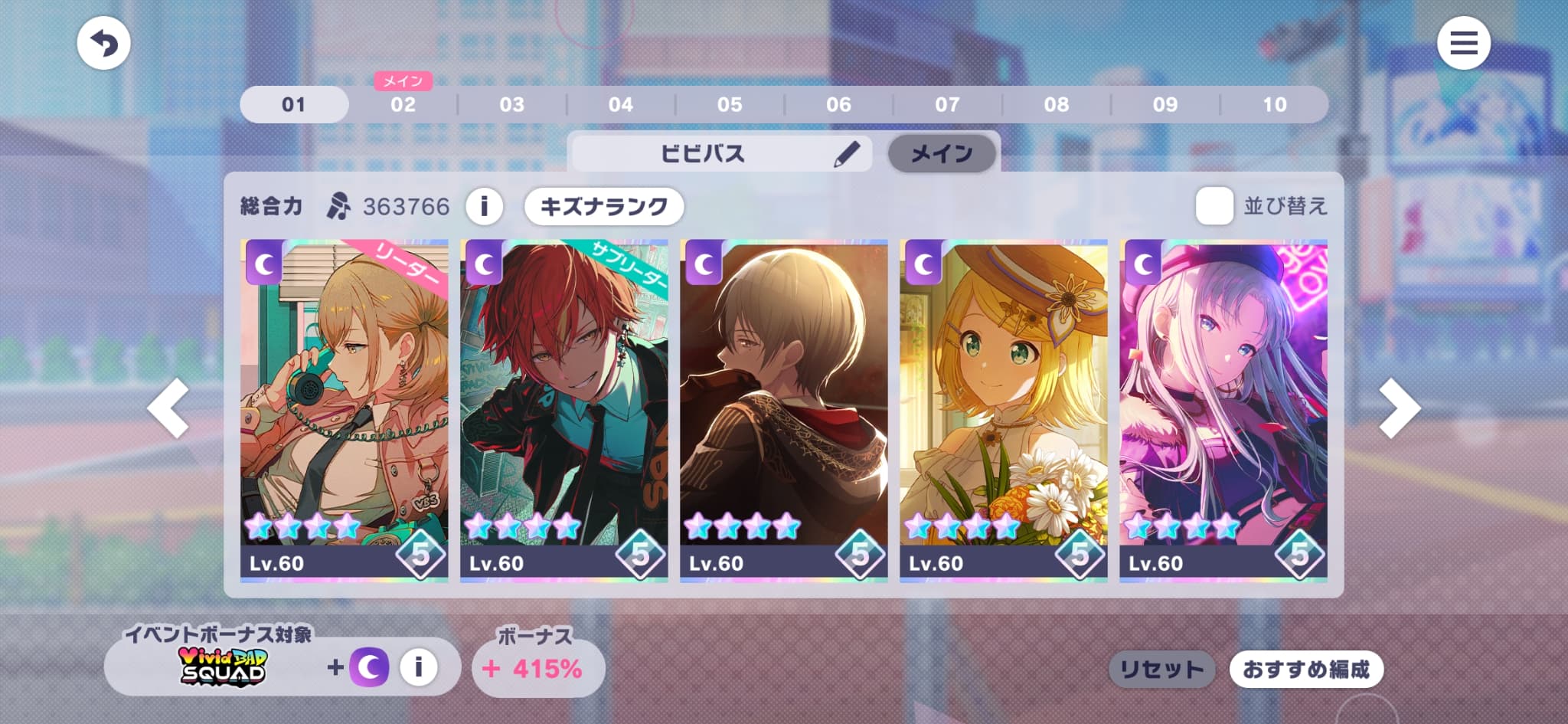Toggle the 並び替え reorder checkbox

[x=1214, y=206]
